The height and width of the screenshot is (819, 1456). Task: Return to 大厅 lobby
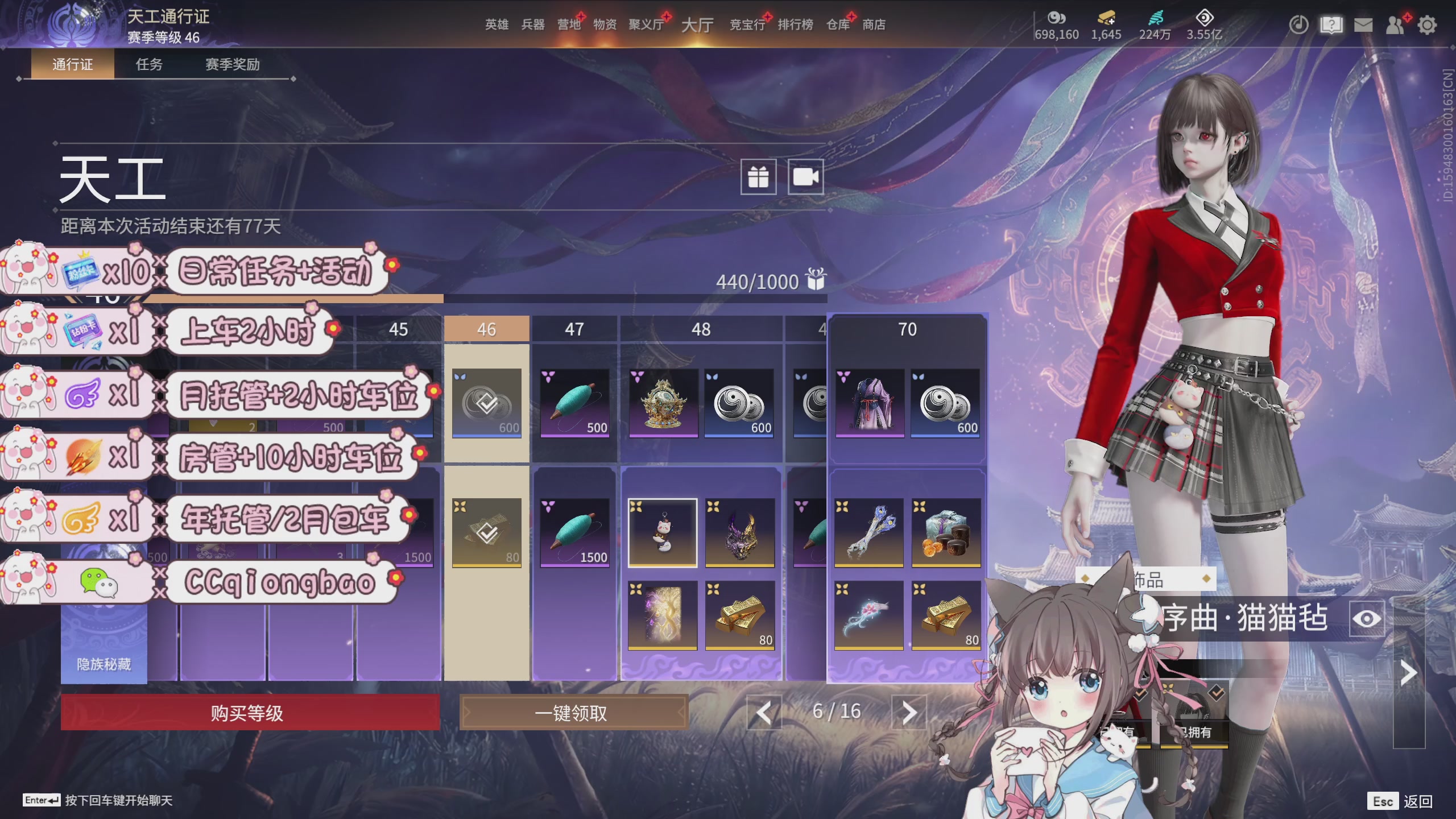697,24
